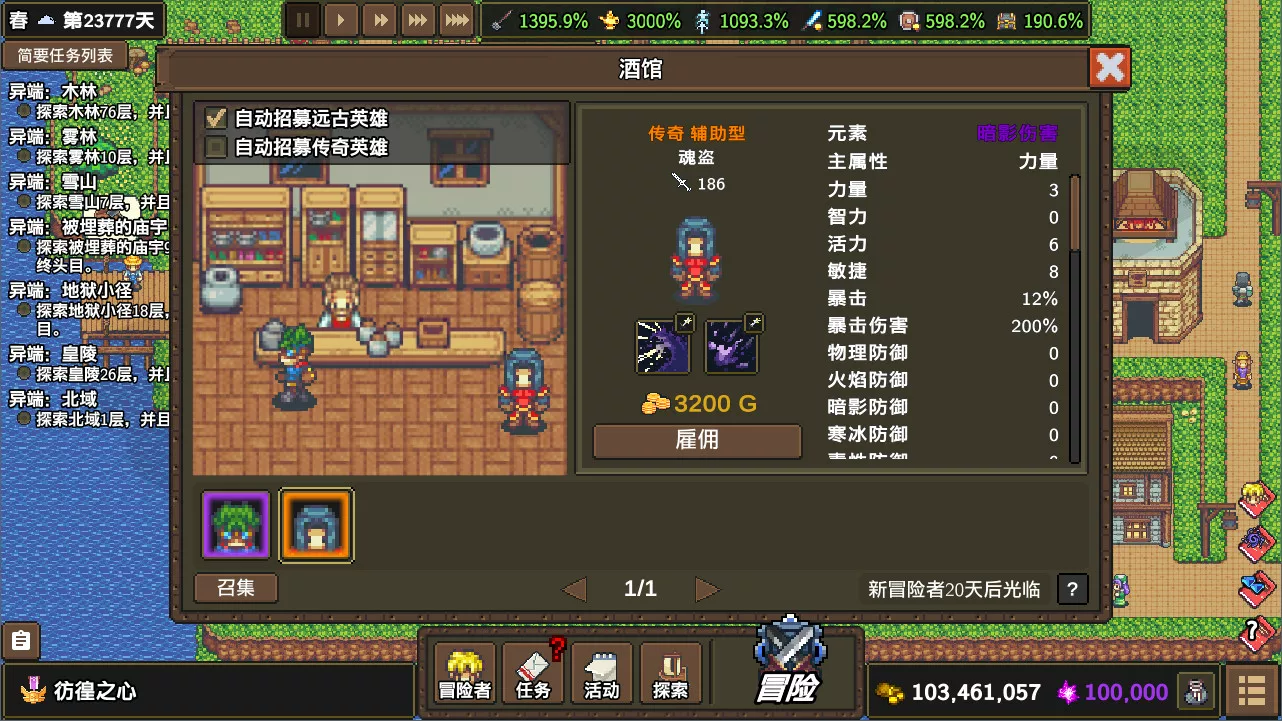
Task: Open the 活动 panel icon
Action: pyautogui.click(x=601, y=670)
